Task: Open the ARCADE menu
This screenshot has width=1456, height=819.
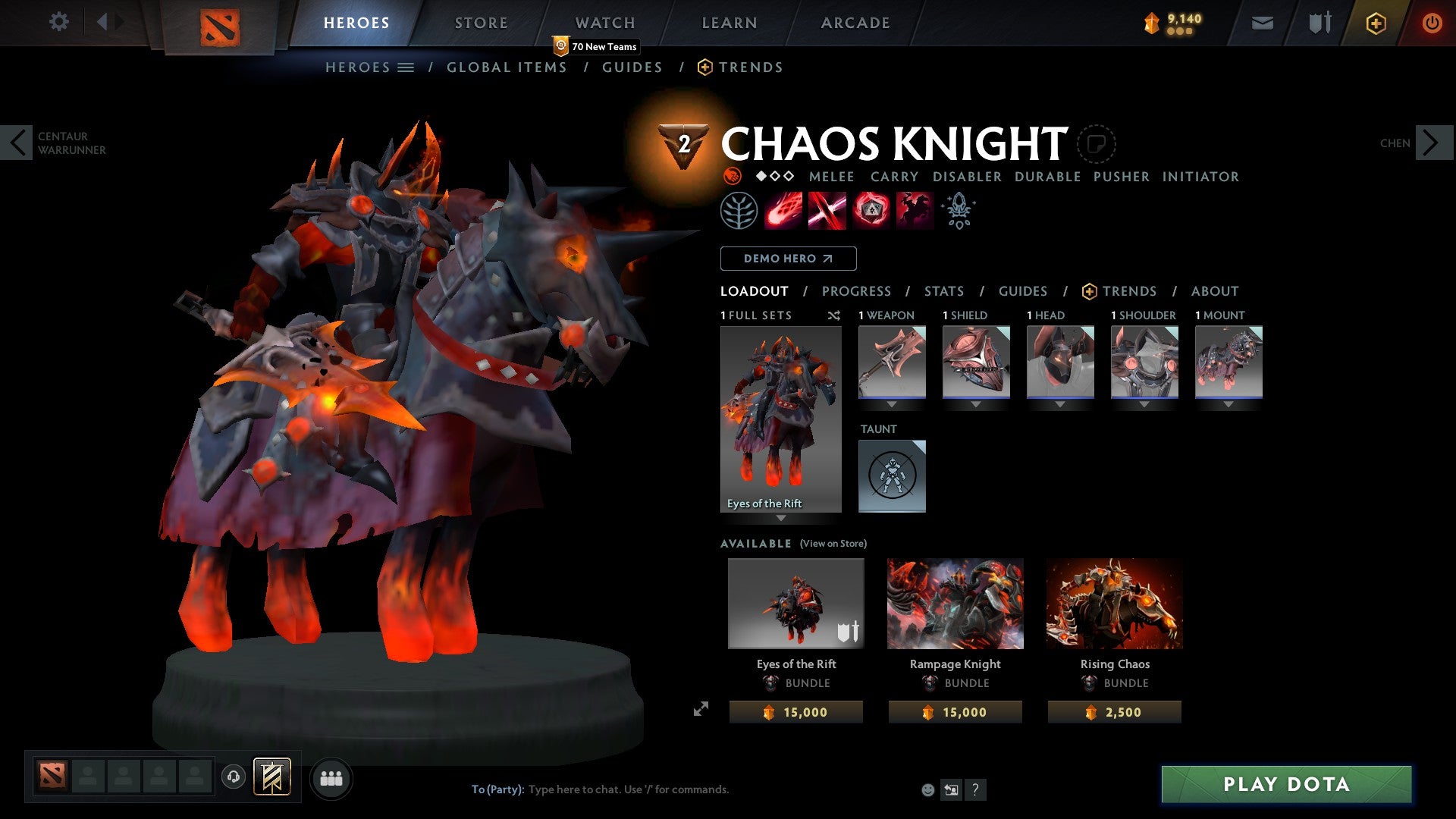Action: pyautogui.click(x=855, y=22)
